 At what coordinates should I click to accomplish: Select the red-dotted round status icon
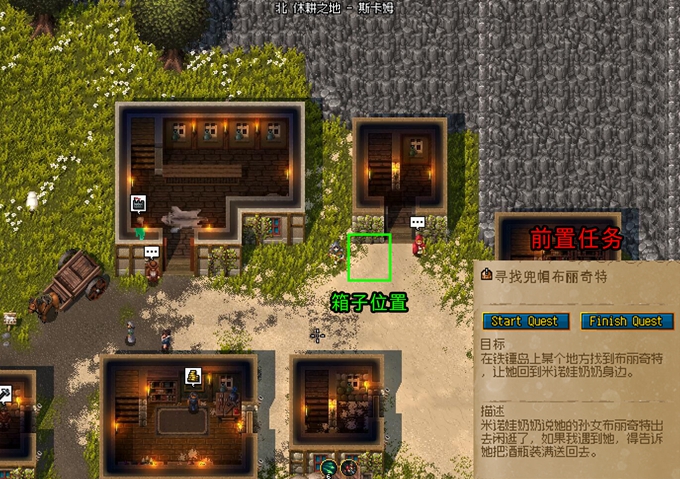click(350, 466)
